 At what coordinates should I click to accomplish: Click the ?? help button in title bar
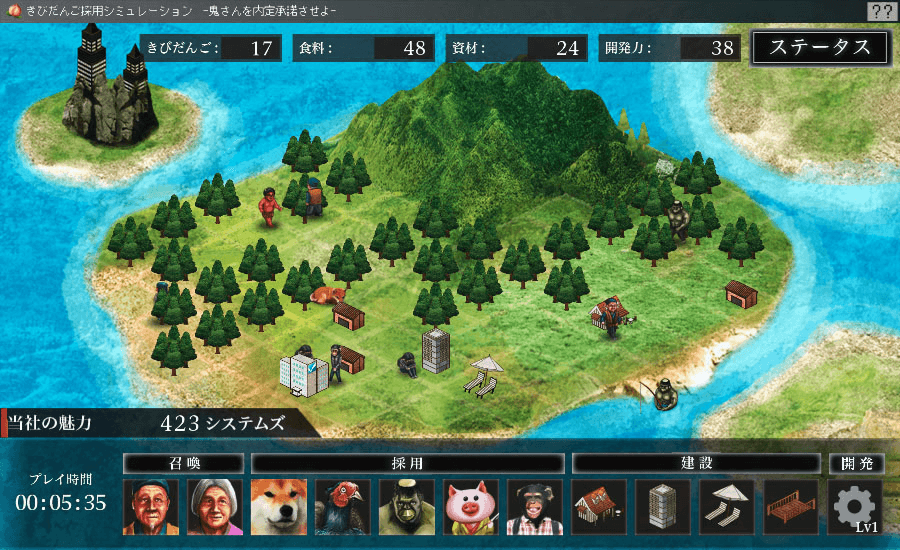click(881, 11)
